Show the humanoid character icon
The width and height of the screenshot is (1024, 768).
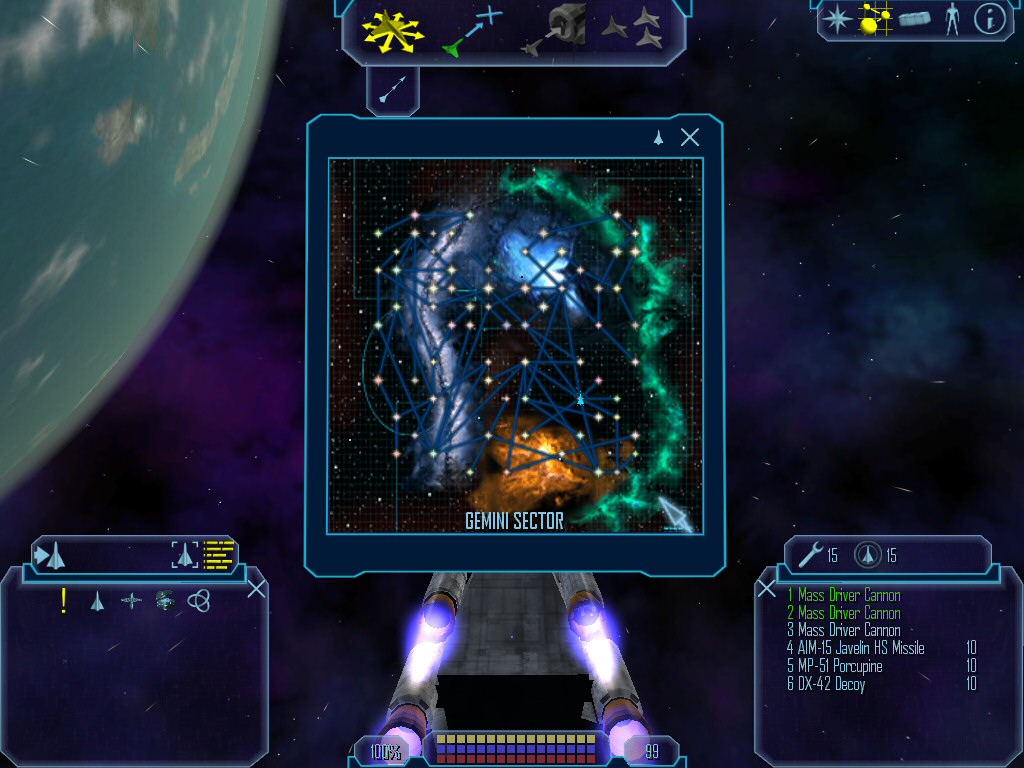pyautogui.click(x=952, y=18)
